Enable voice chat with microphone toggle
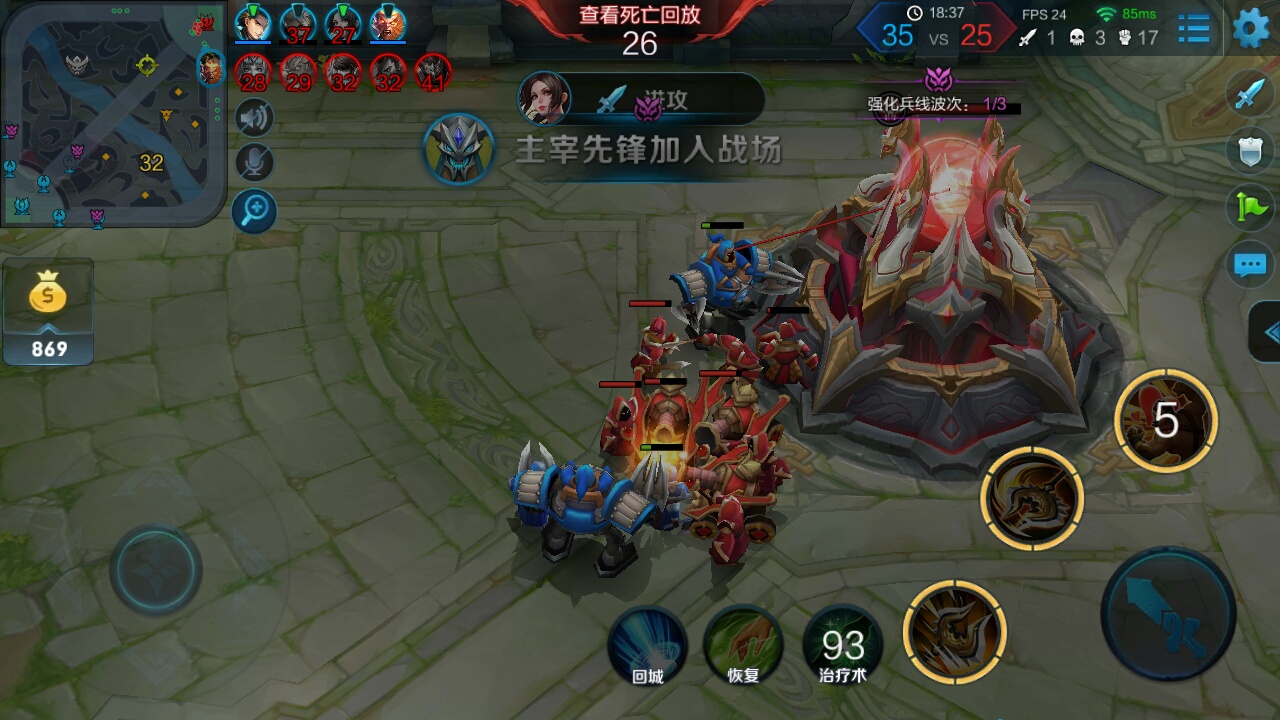 253,161
